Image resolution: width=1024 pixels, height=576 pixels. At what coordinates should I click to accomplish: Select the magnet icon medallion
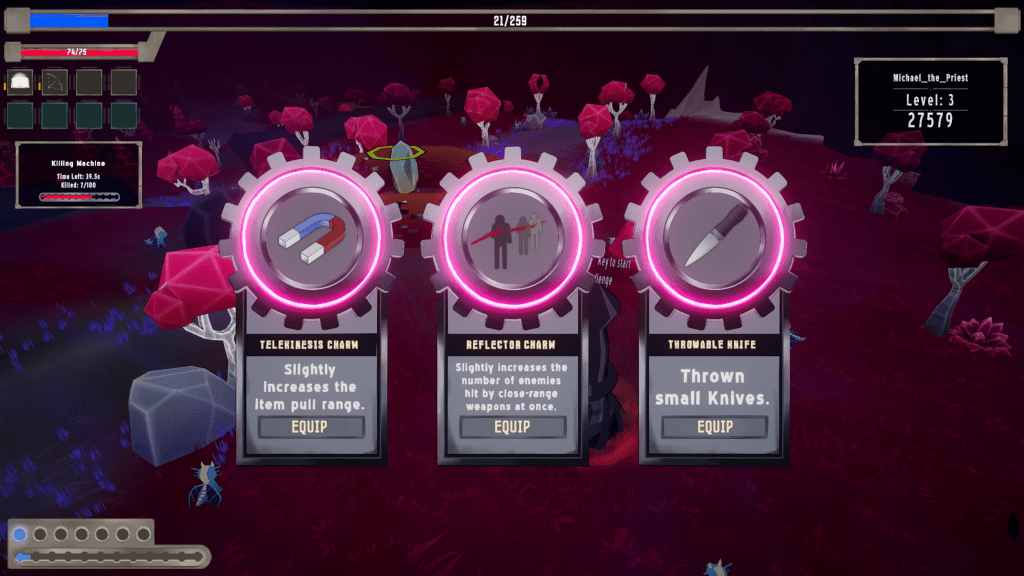(x=311, y=236)
